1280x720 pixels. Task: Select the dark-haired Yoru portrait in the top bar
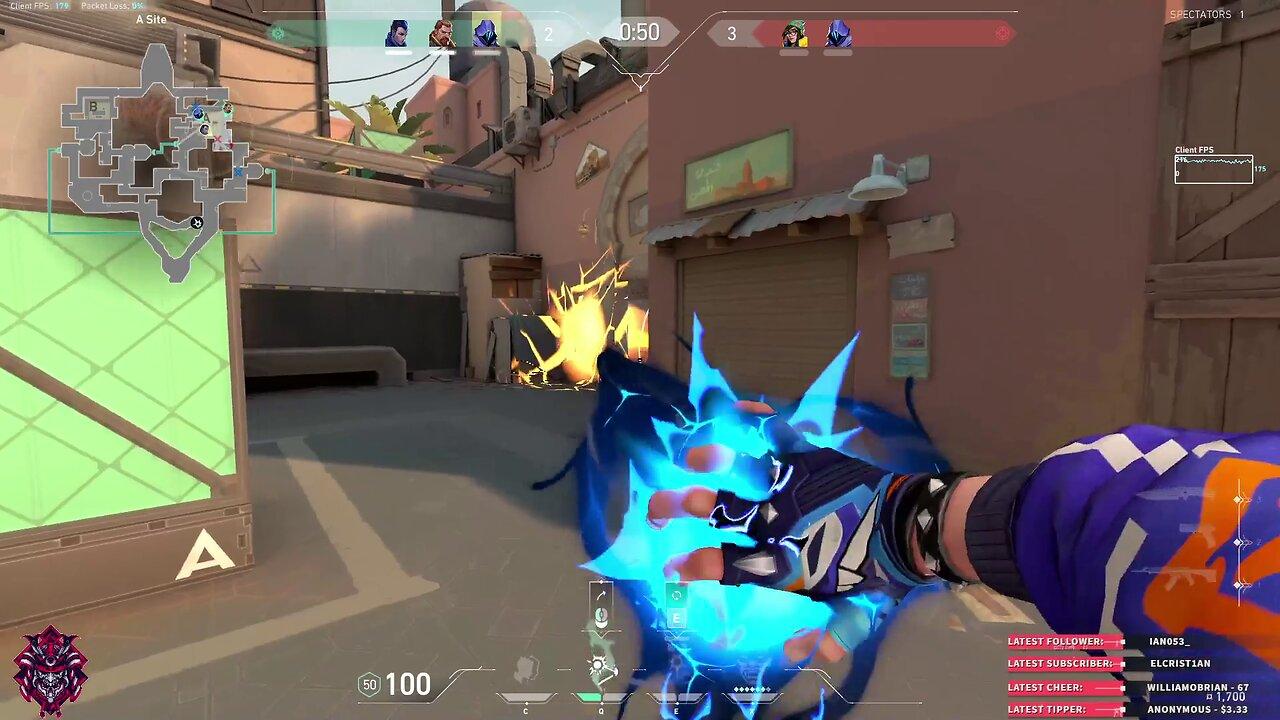click(x=397, y=34)
